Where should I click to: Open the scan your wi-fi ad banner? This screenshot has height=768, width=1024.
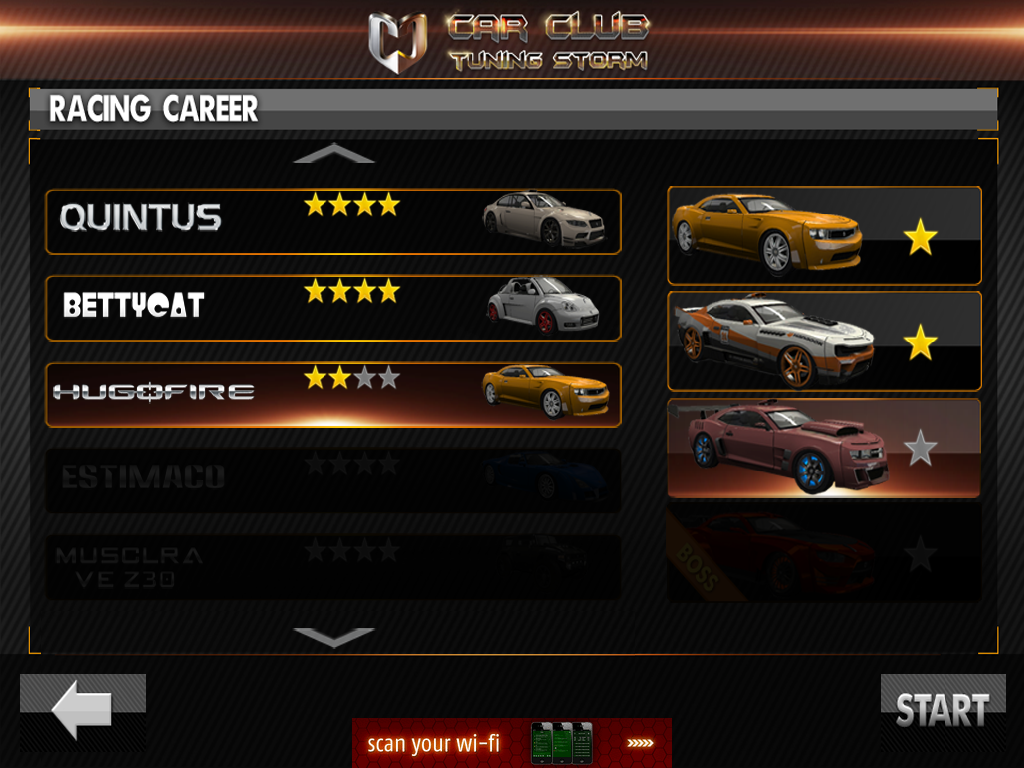click(511, 743)
